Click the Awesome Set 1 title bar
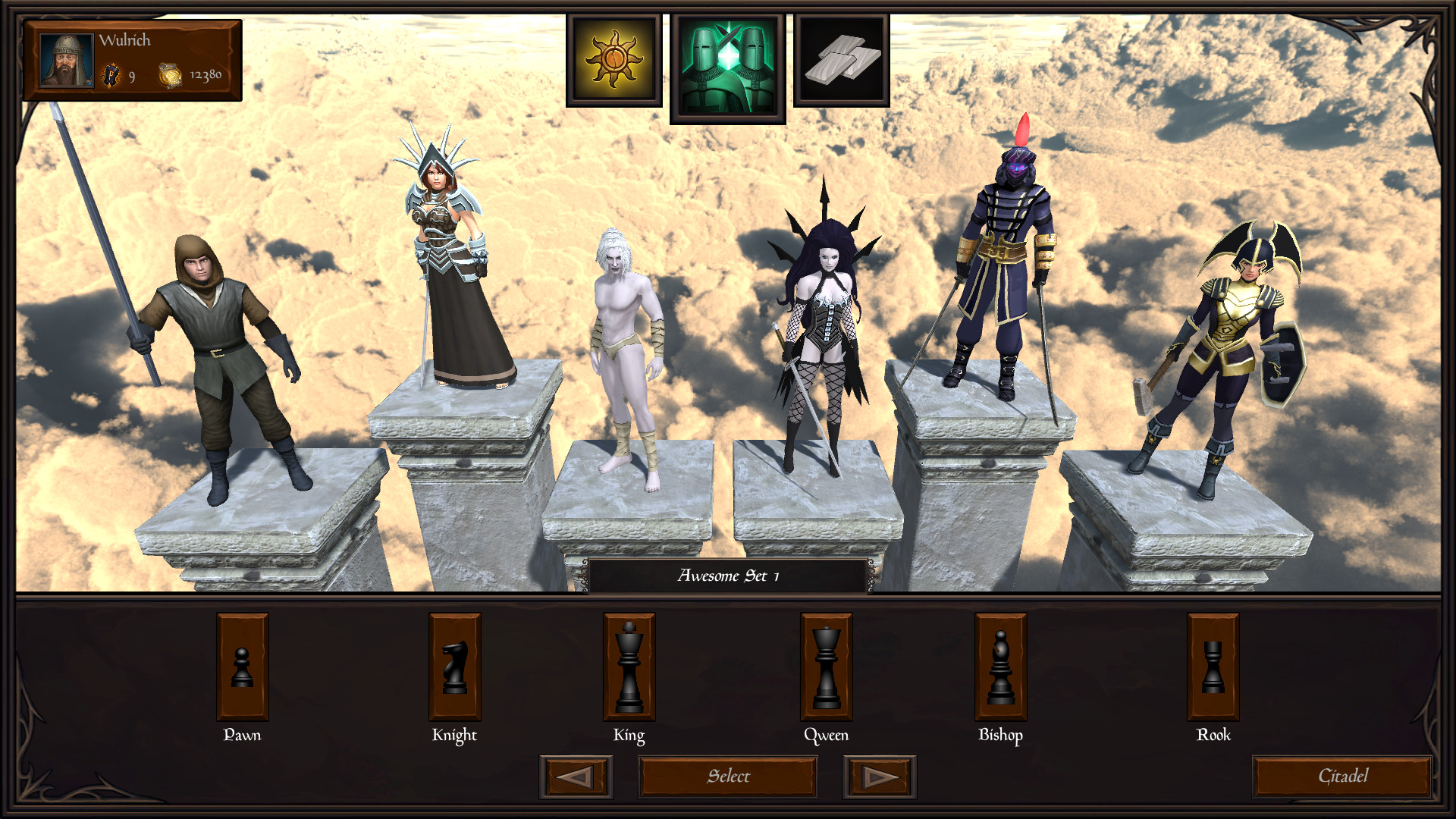 click(x=726, y=576)
